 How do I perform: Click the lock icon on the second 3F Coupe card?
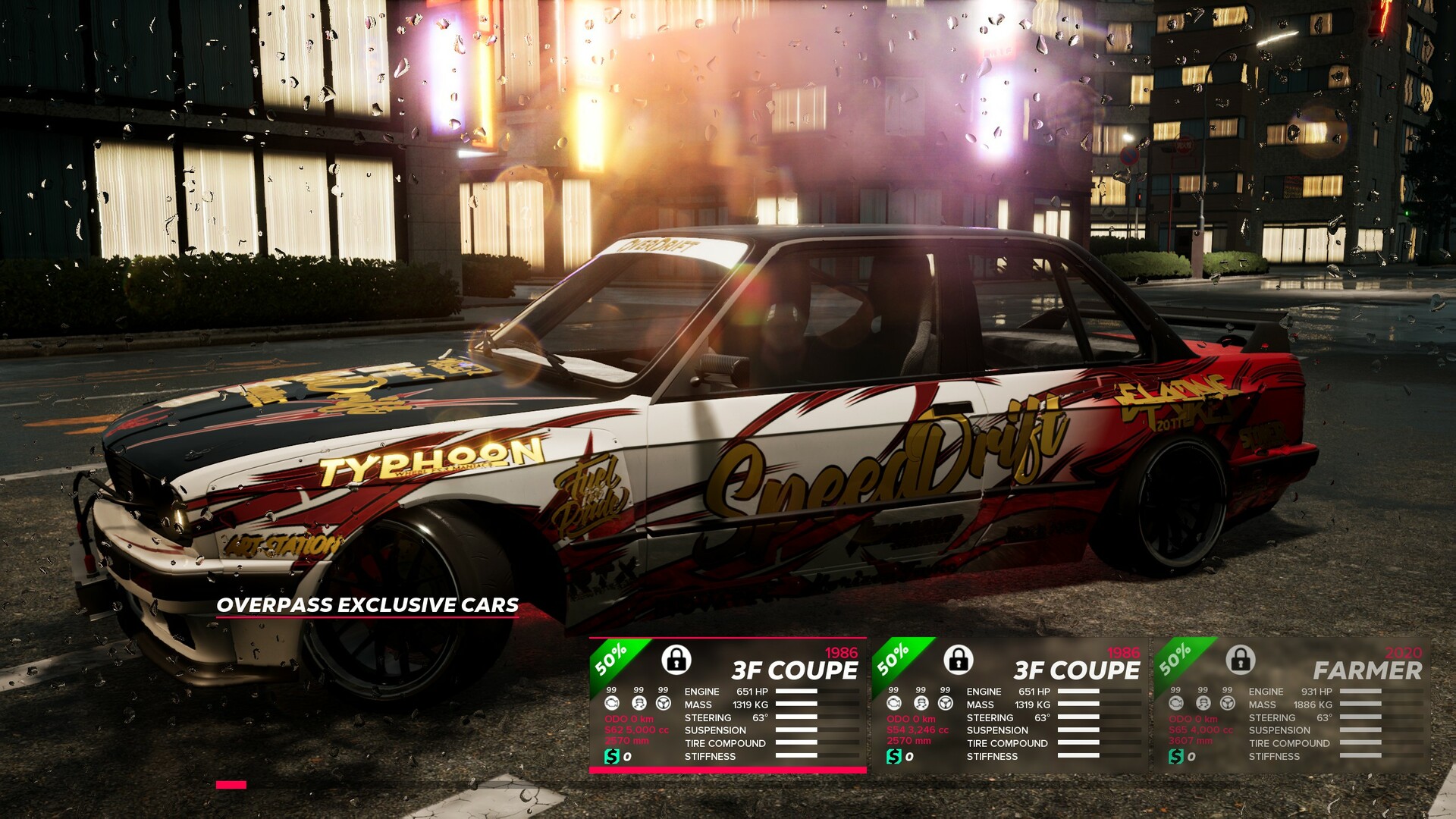coord(960,662)
